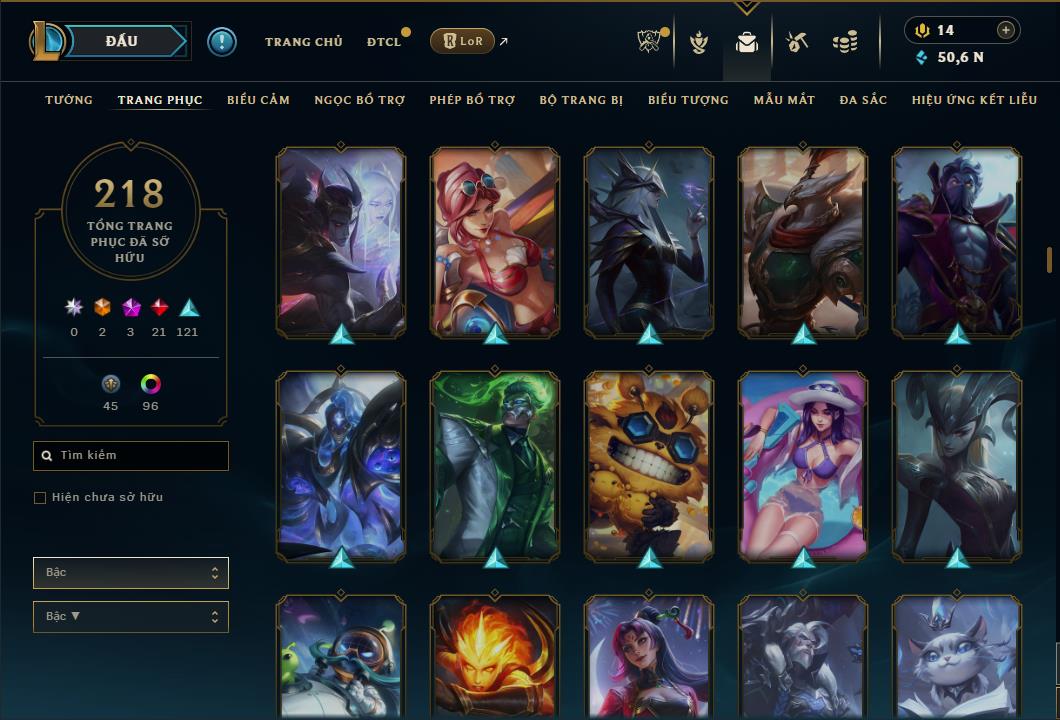The image size is (1060, 720).
Task: Open the NGỌC BỔ TRỢ tab
Action: click(x=359, y=100)
